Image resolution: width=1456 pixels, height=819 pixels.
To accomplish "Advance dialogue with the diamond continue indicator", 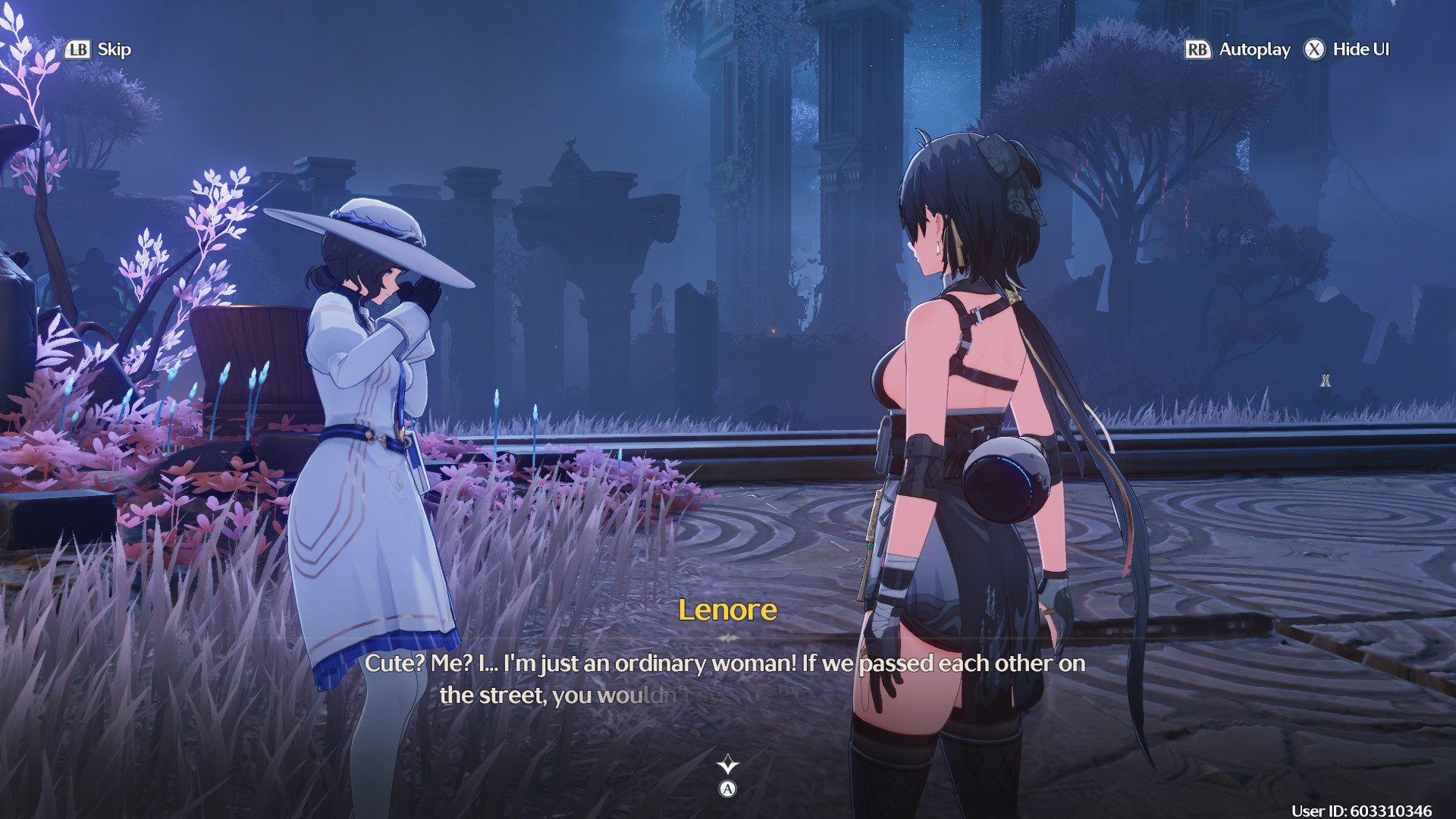I will point(727,764).
